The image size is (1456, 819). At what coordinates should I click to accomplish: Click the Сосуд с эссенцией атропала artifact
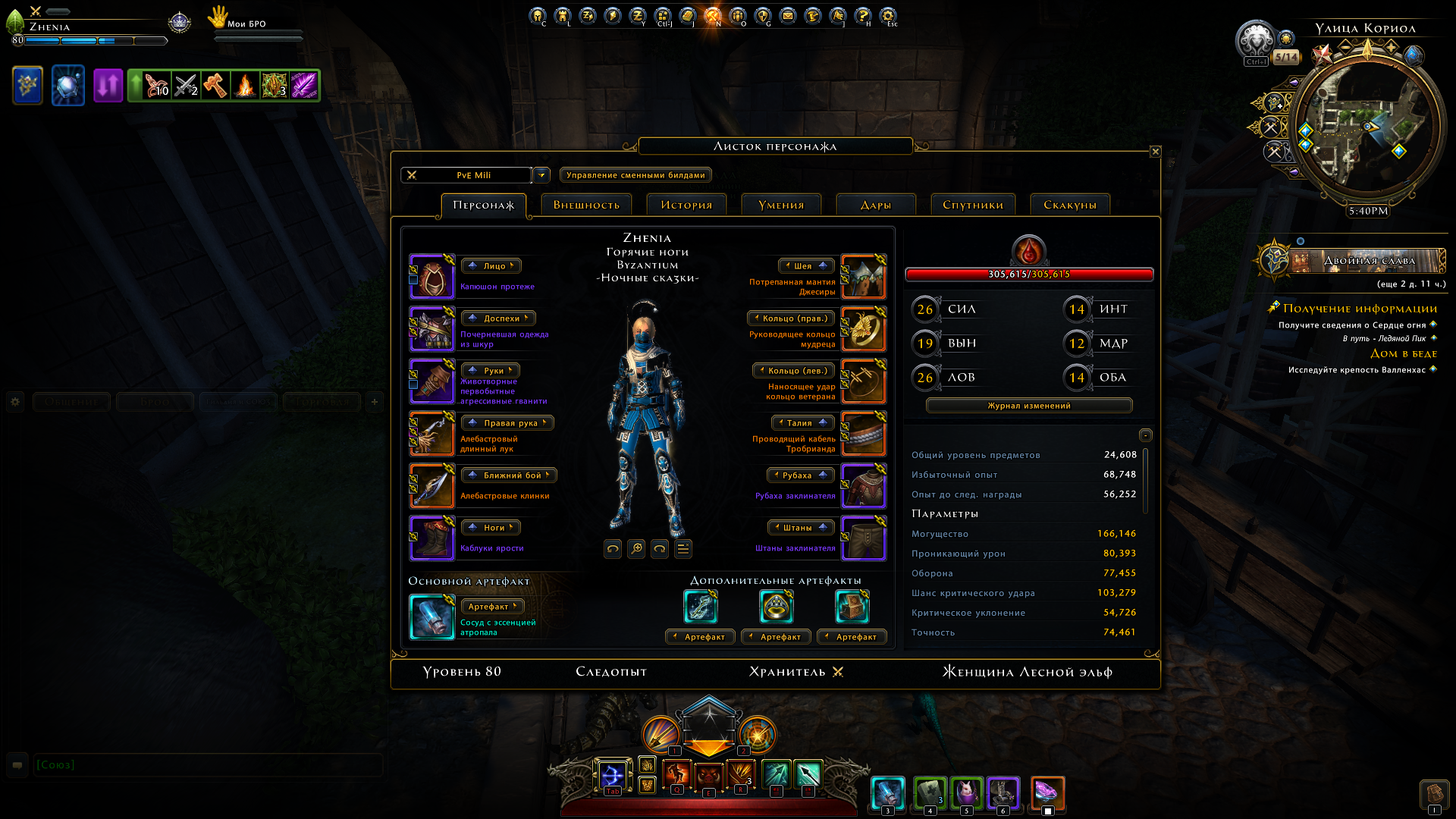[x=432, y=617]
